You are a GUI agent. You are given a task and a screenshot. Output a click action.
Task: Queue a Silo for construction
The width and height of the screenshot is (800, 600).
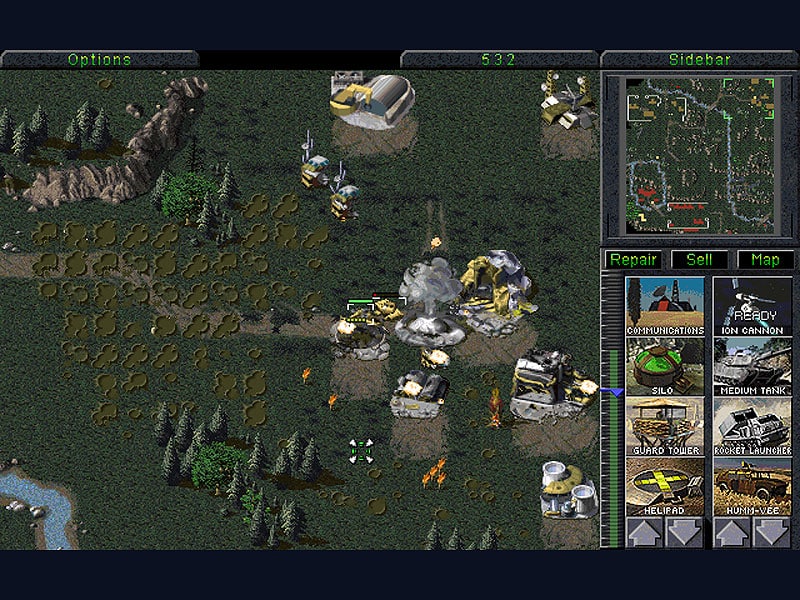click(x=665, y=366)
